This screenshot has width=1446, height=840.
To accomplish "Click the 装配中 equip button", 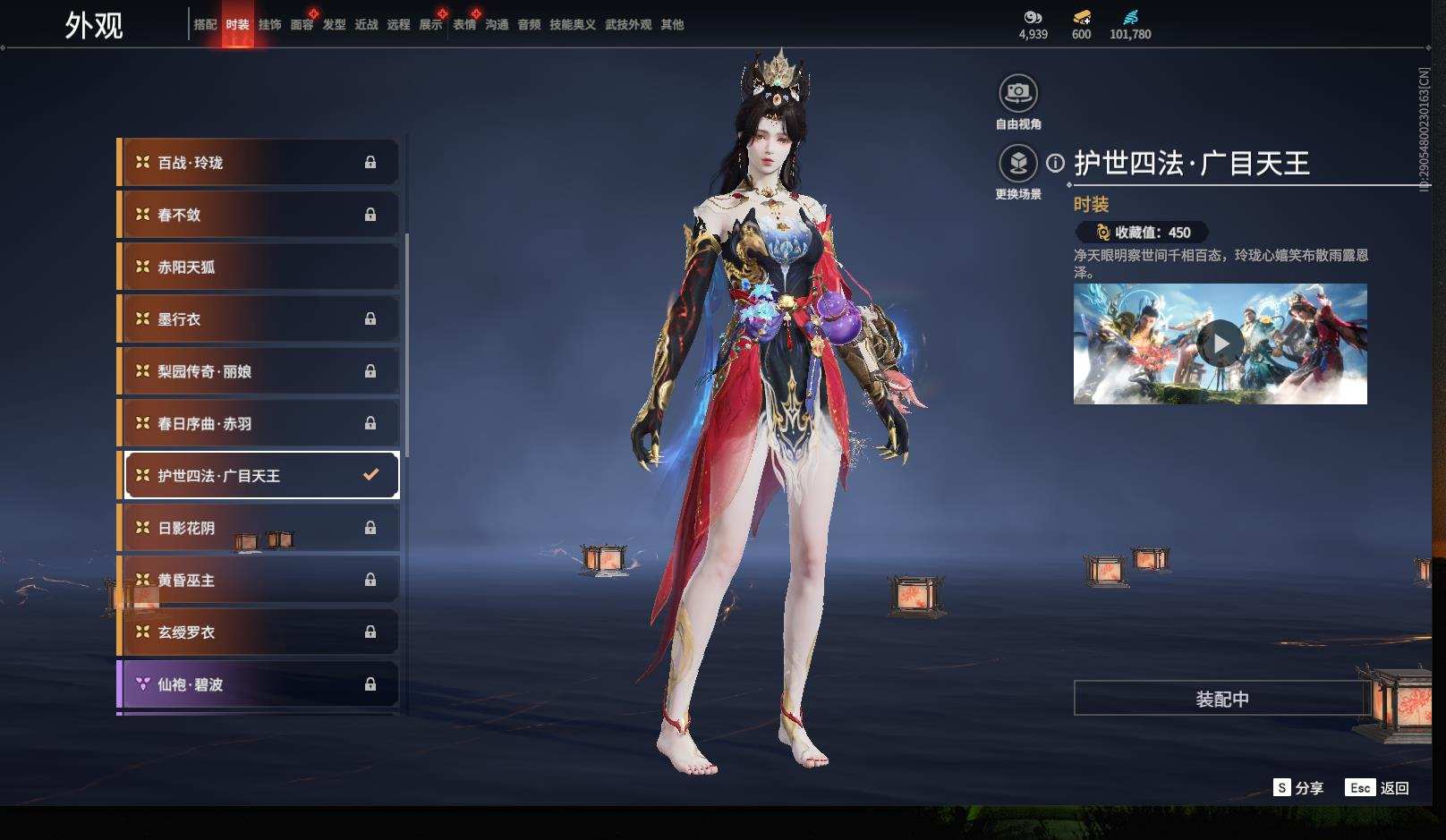I will click(x=1221, y=699).
